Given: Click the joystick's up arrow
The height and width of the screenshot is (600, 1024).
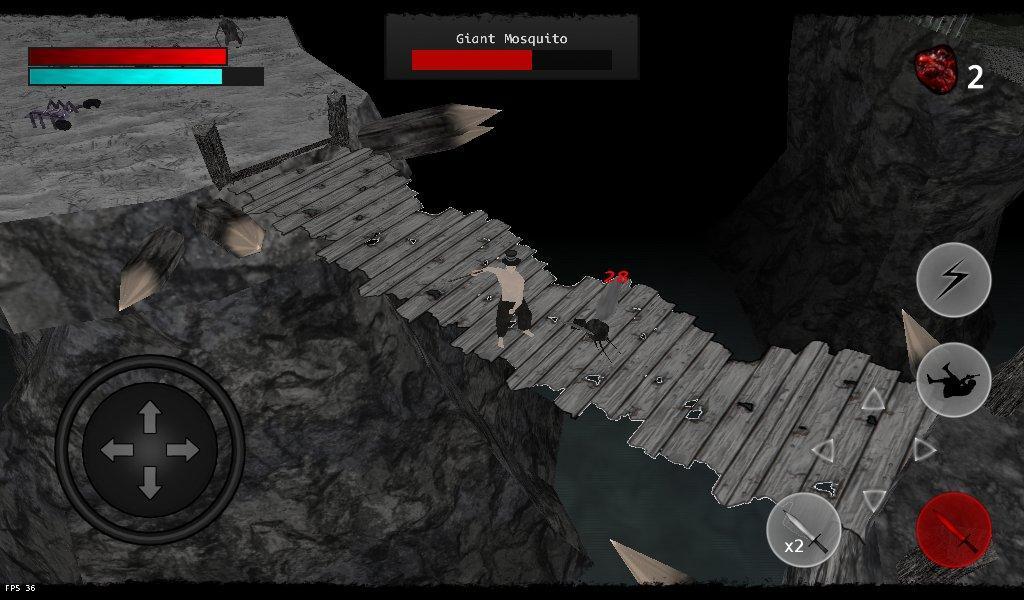Looking at the screenshot, I should click(x=150, y=415).
